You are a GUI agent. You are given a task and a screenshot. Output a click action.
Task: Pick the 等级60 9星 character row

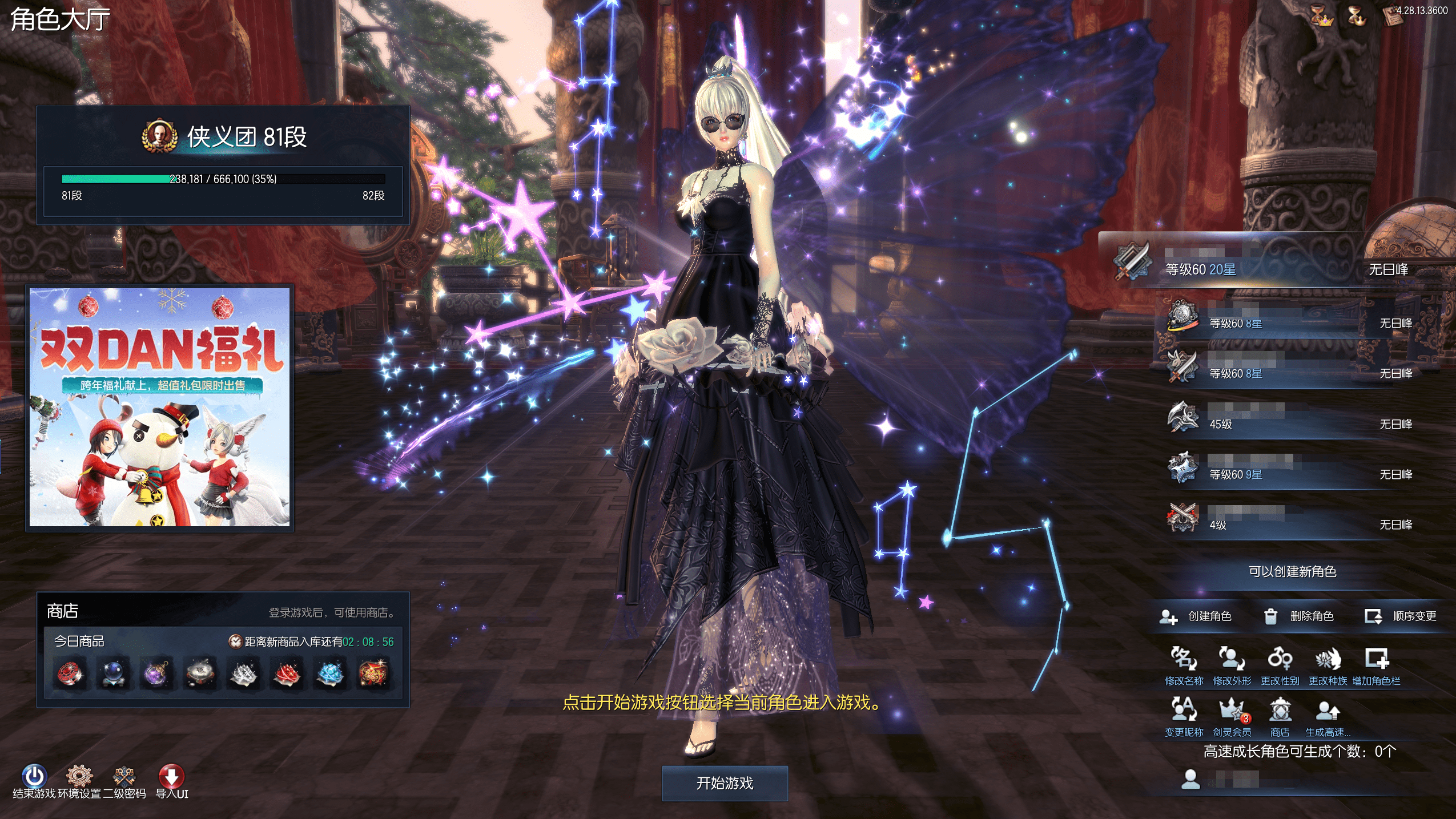coord(1290,468)
